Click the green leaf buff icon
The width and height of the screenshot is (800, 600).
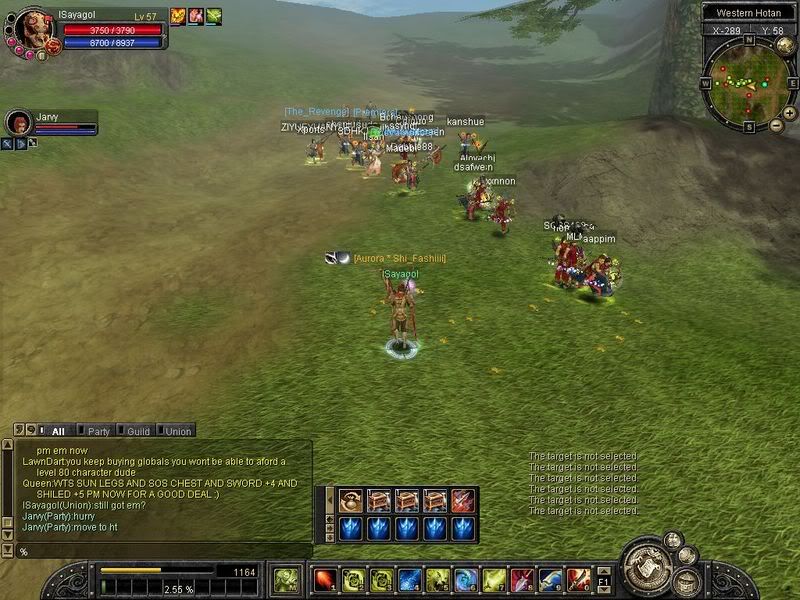(x=214, y=16)
